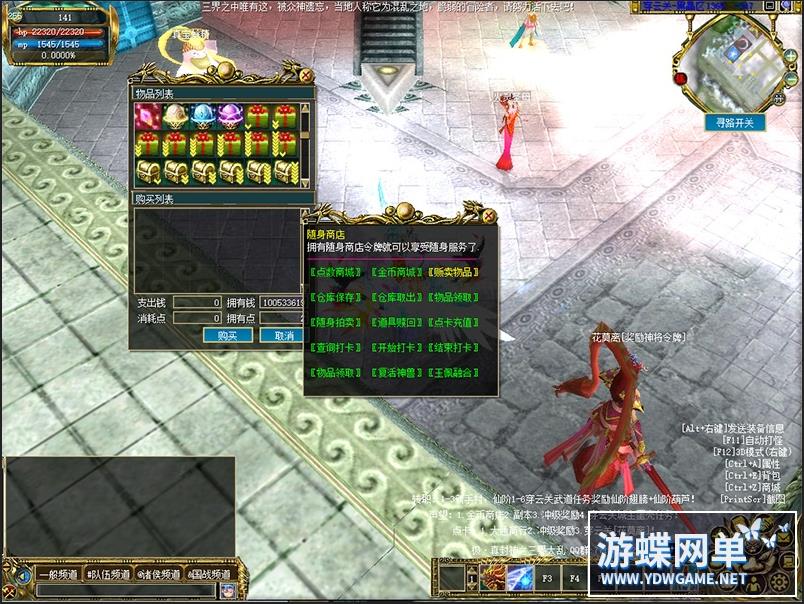Select 仓库保存 warehouse deposit option
The width and height of the screenshot is (804, 604).
(x=337, y=297)
